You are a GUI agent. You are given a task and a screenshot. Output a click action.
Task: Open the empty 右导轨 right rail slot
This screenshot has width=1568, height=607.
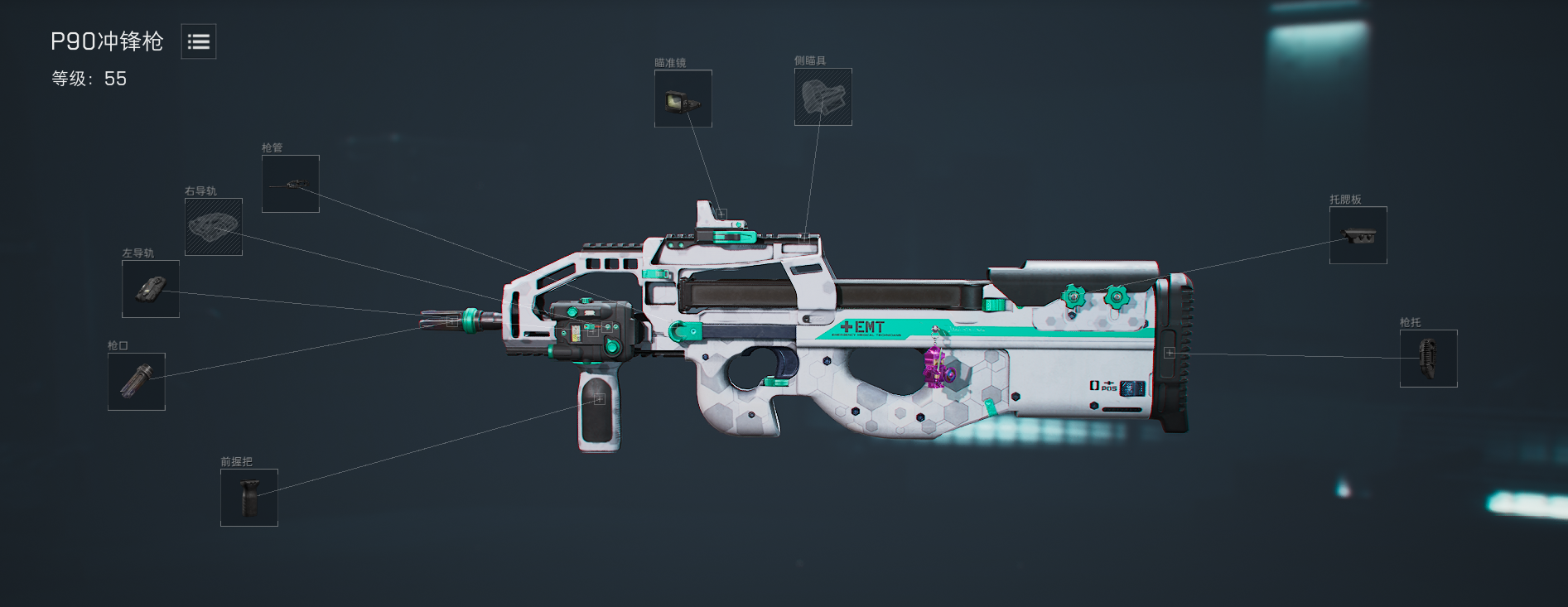pos(213,227)
